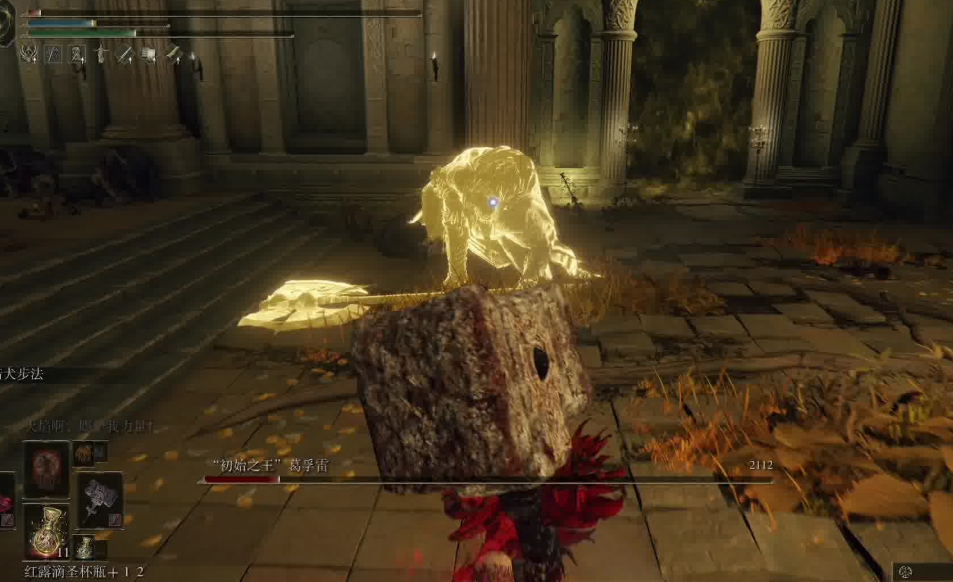Inspect the diagonal sword status buff icon

124,54
